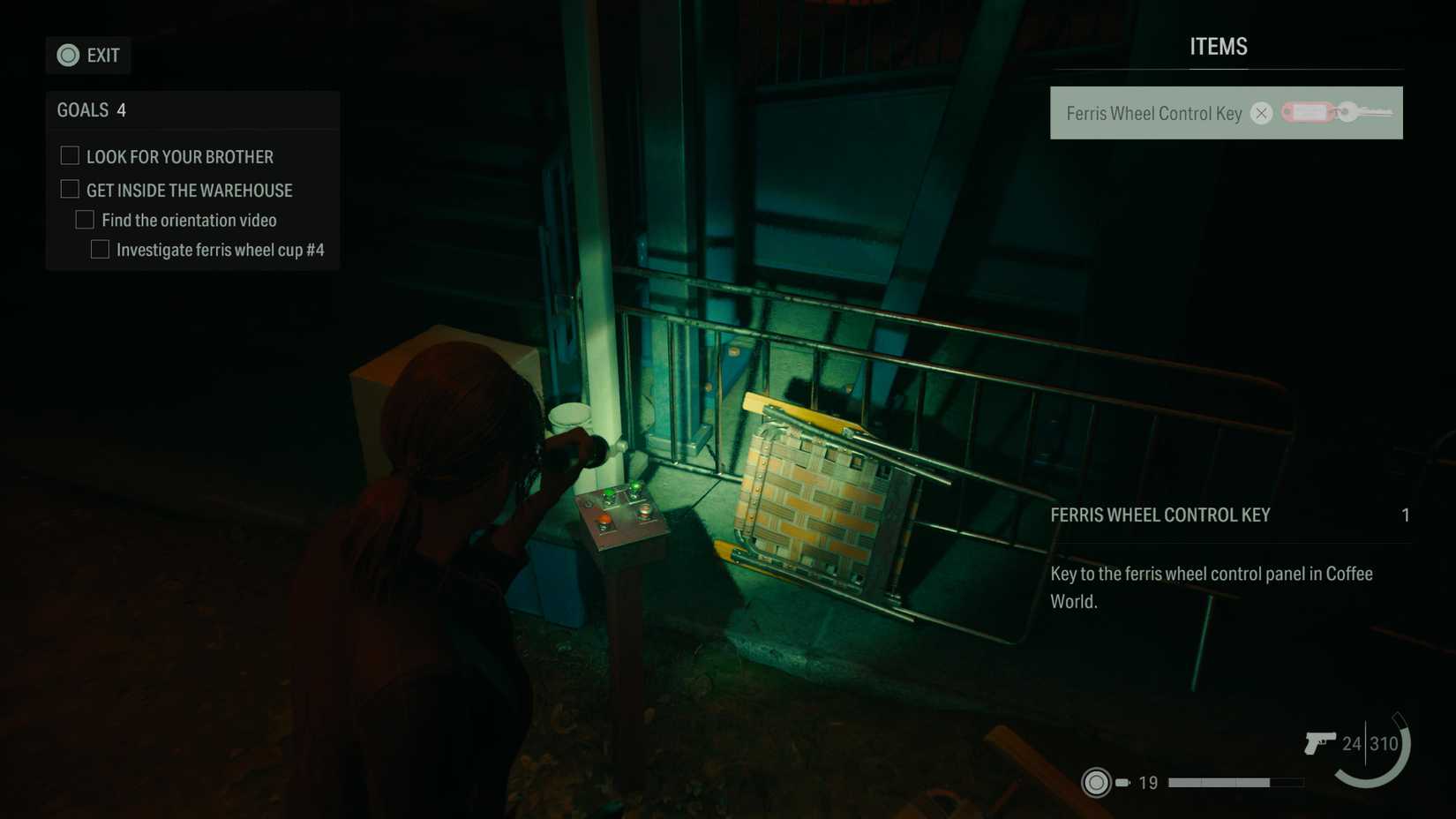Image resolution: width=1456 pixels, height=819 pixels.
Task: Collapse the FERRIS WHEEL CONTROL KEY description section
Action: (x=1160, y=515)
